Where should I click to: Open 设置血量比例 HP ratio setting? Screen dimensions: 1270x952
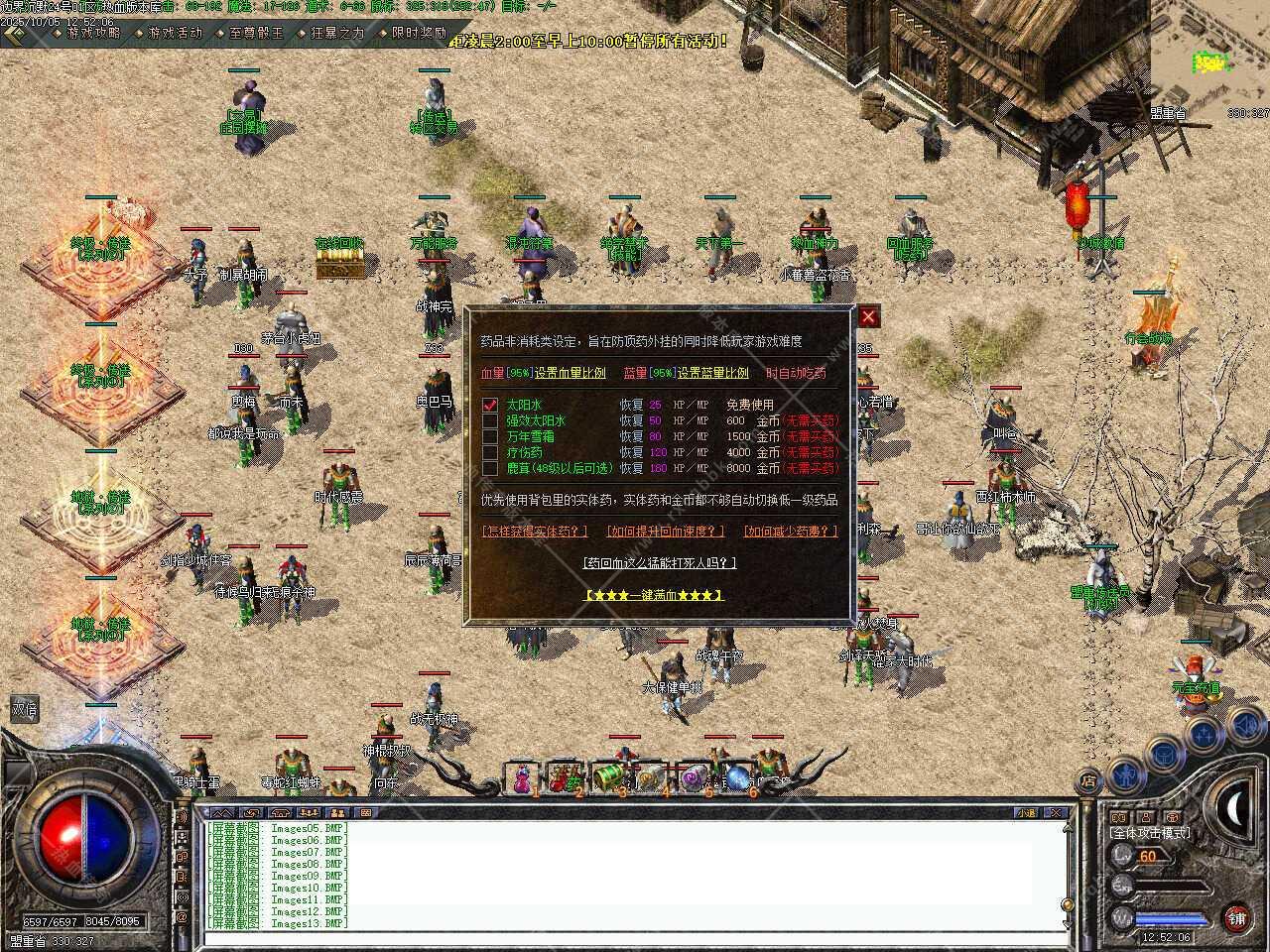pos(571,373)
